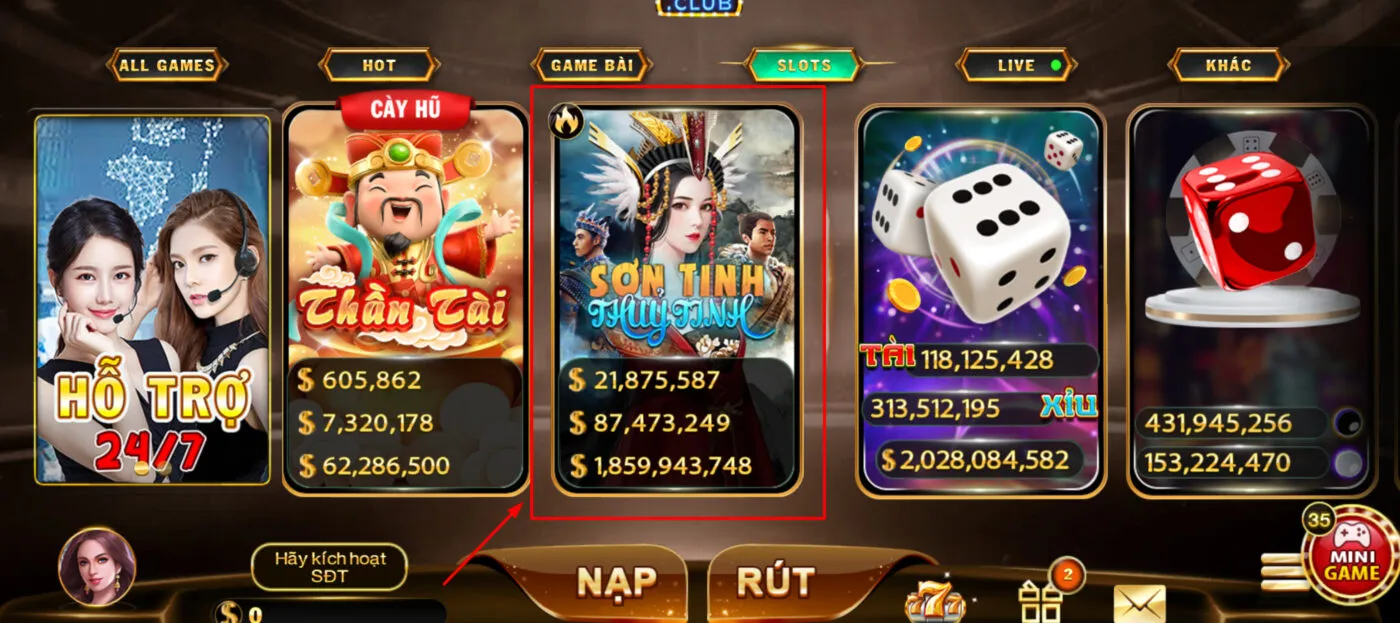Switch to the ALL GAMES tab
The height and width of the screenshot is (623, 1400).
(167, 66)
